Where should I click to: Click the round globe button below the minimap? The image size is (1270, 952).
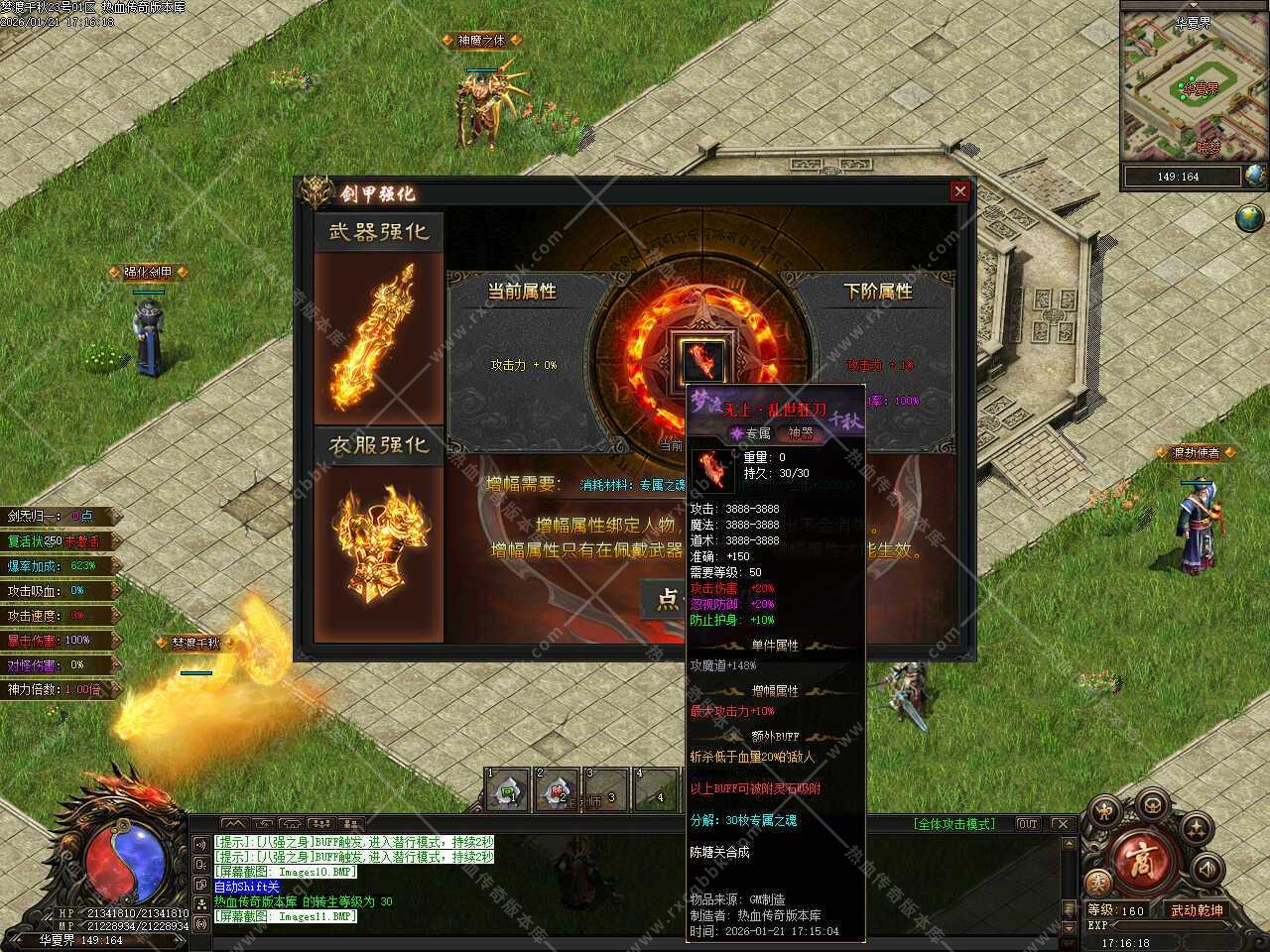pyautogui.click(x=1249, y=217)
